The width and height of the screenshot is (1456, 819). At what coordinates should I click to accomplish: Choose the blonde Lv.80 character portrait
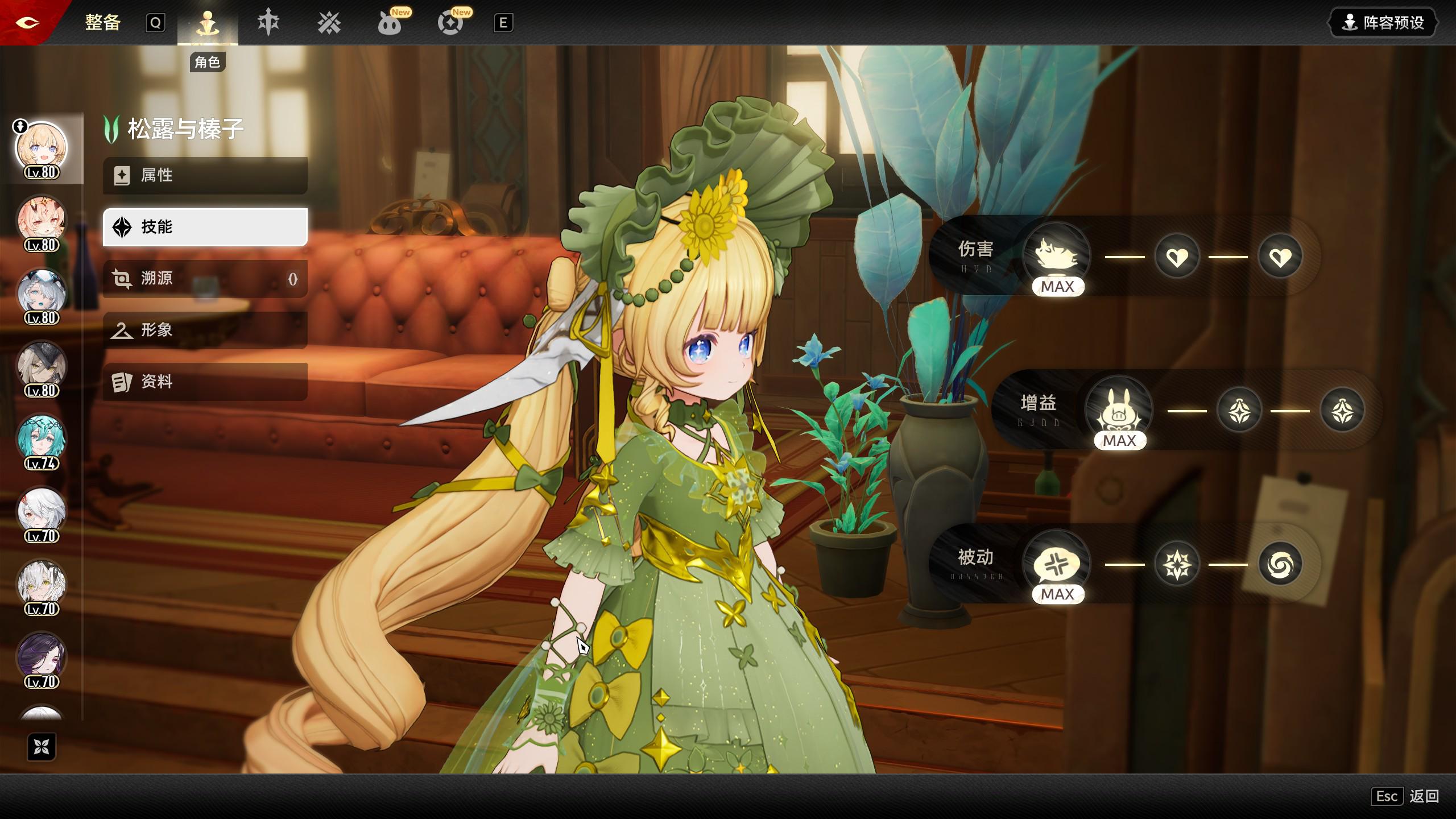[41, 148]
